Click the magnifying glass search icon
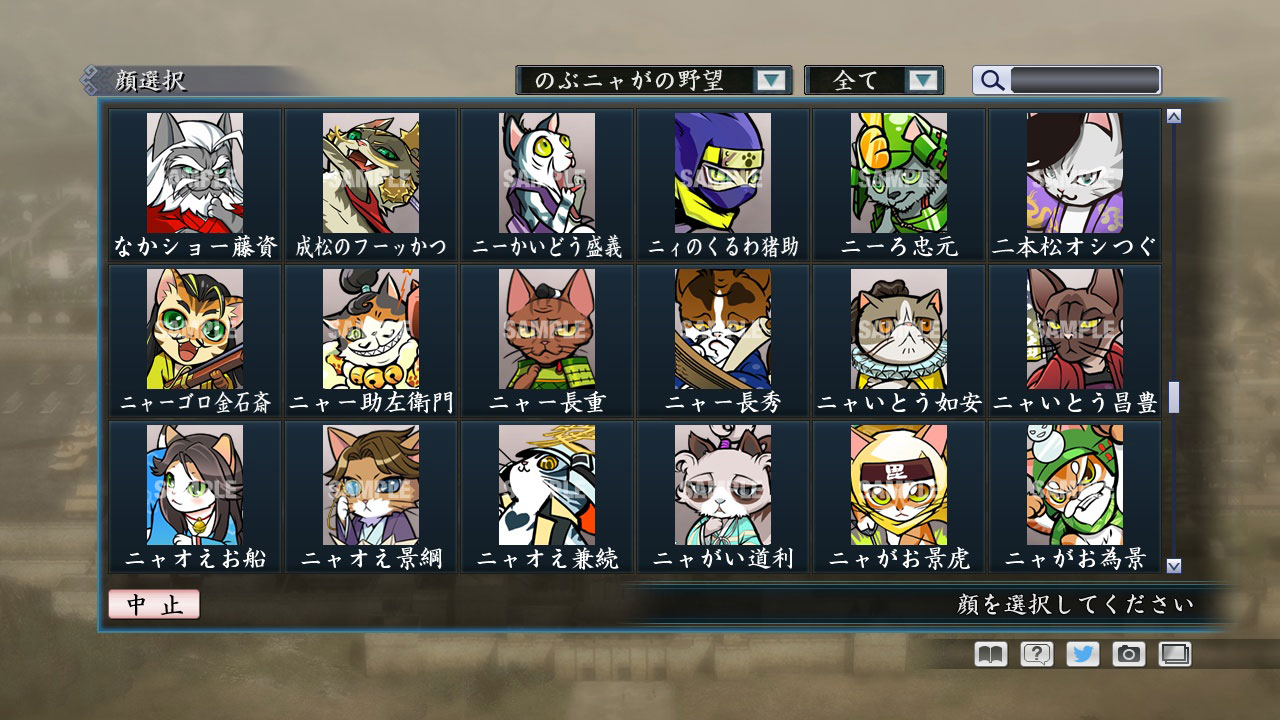This screenshot has height=720, width=1280. pyautogui.click(x=991, y=81)
